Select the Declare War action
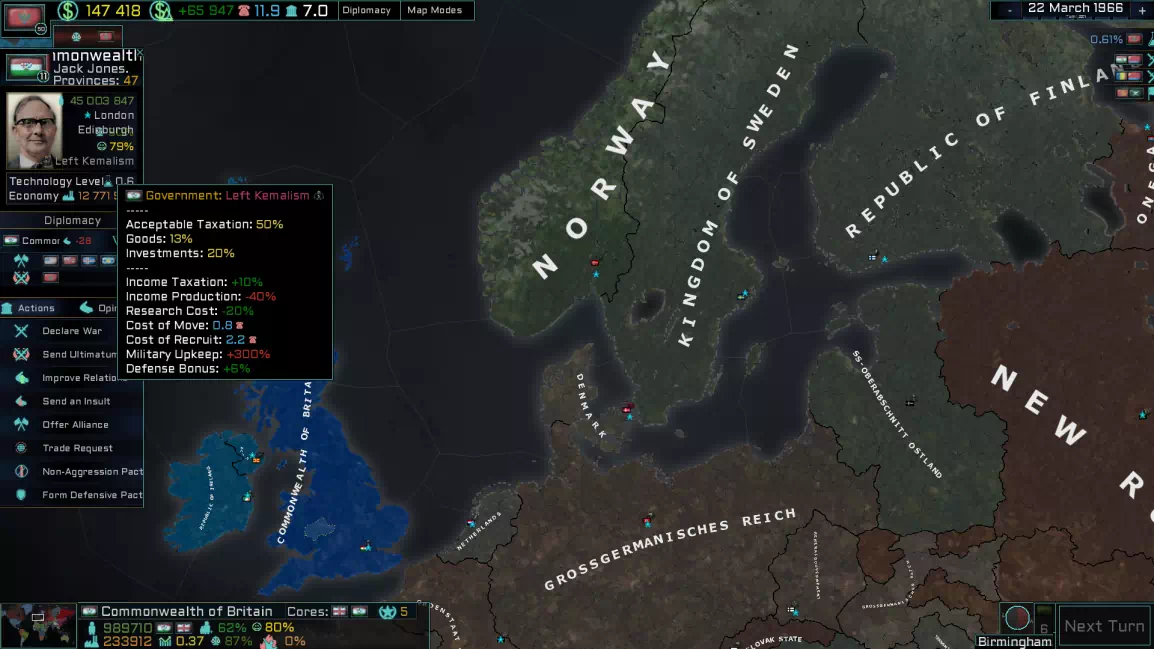The height and width of the screenshot is (649, 1154). point(72,331)
